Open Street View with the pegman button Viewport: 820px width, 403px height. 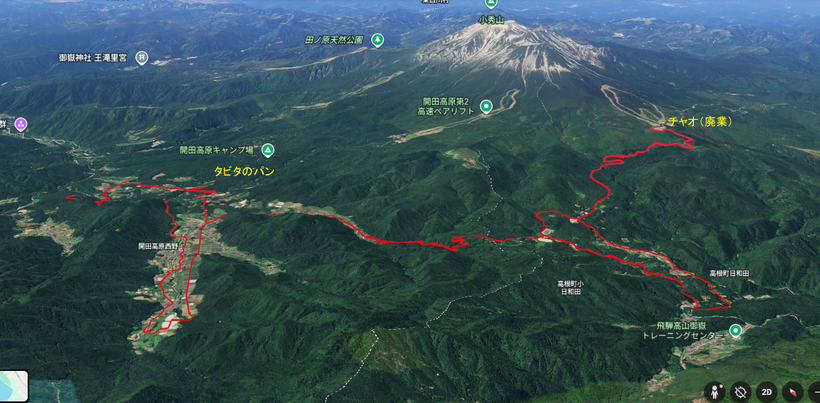(715, 392)
